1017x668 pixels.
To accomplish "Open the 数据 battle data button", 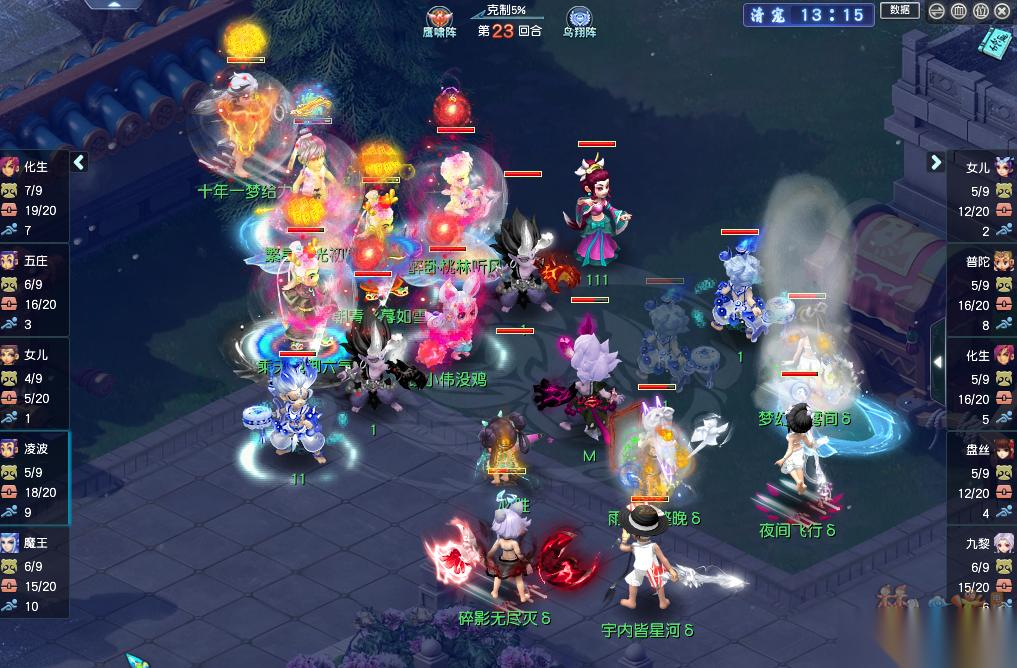I will [899, 11].
